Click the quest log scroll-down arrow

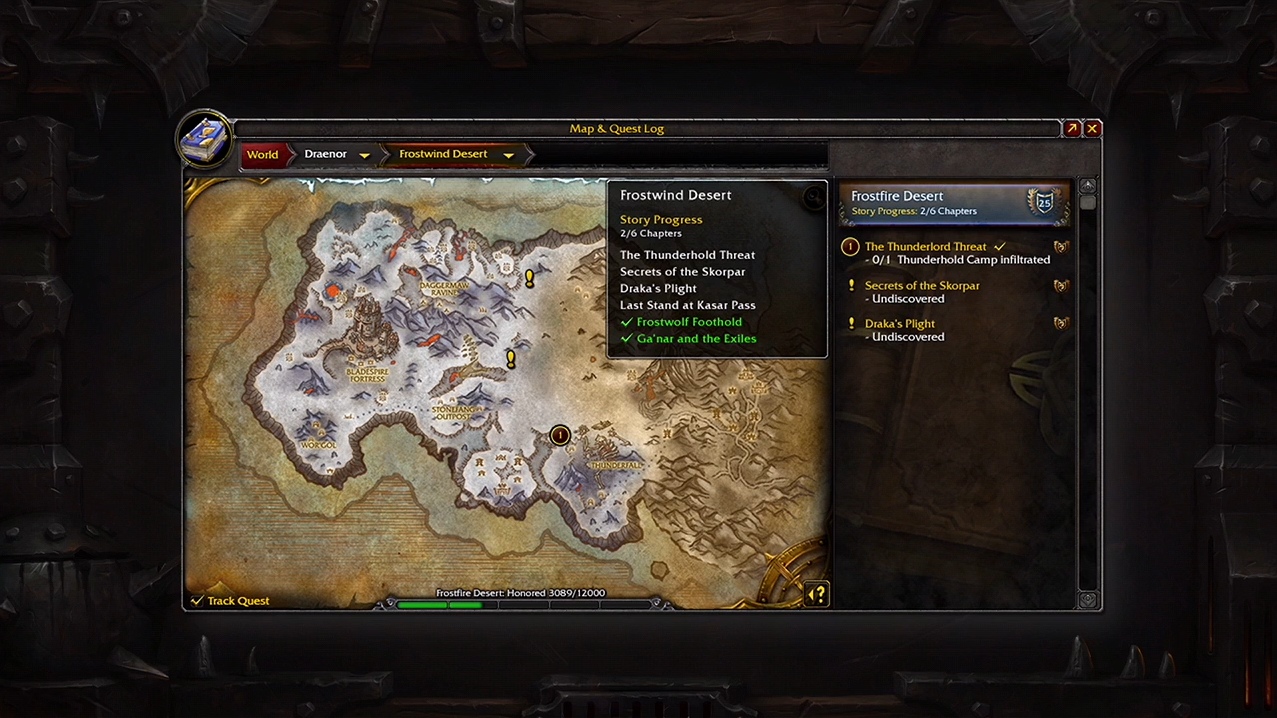[1087, 600]
